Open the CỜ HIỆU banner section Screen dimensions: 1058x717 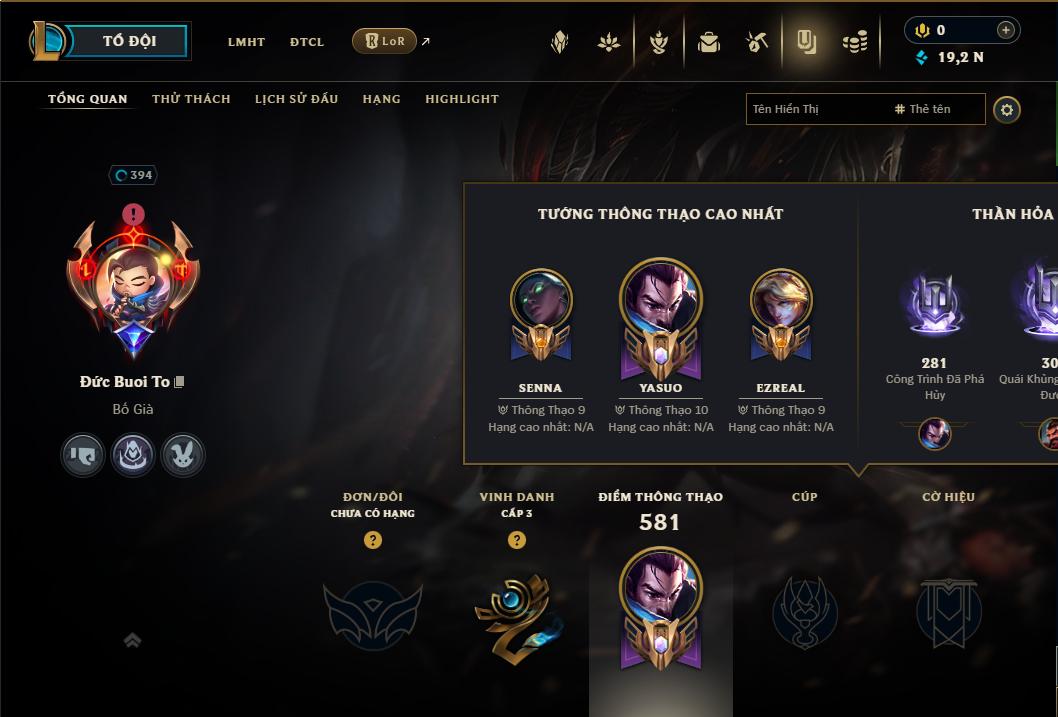pyautogui.click(x=948, y=611)
